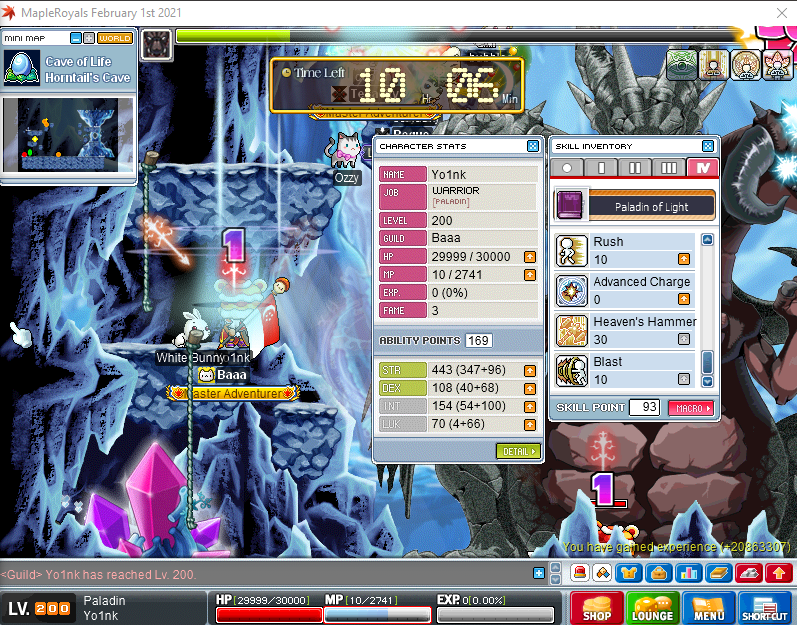Add a point to Advanced Charge
Image resolution: width=797 pixels, height=625 pixels.
coord(684,300)
